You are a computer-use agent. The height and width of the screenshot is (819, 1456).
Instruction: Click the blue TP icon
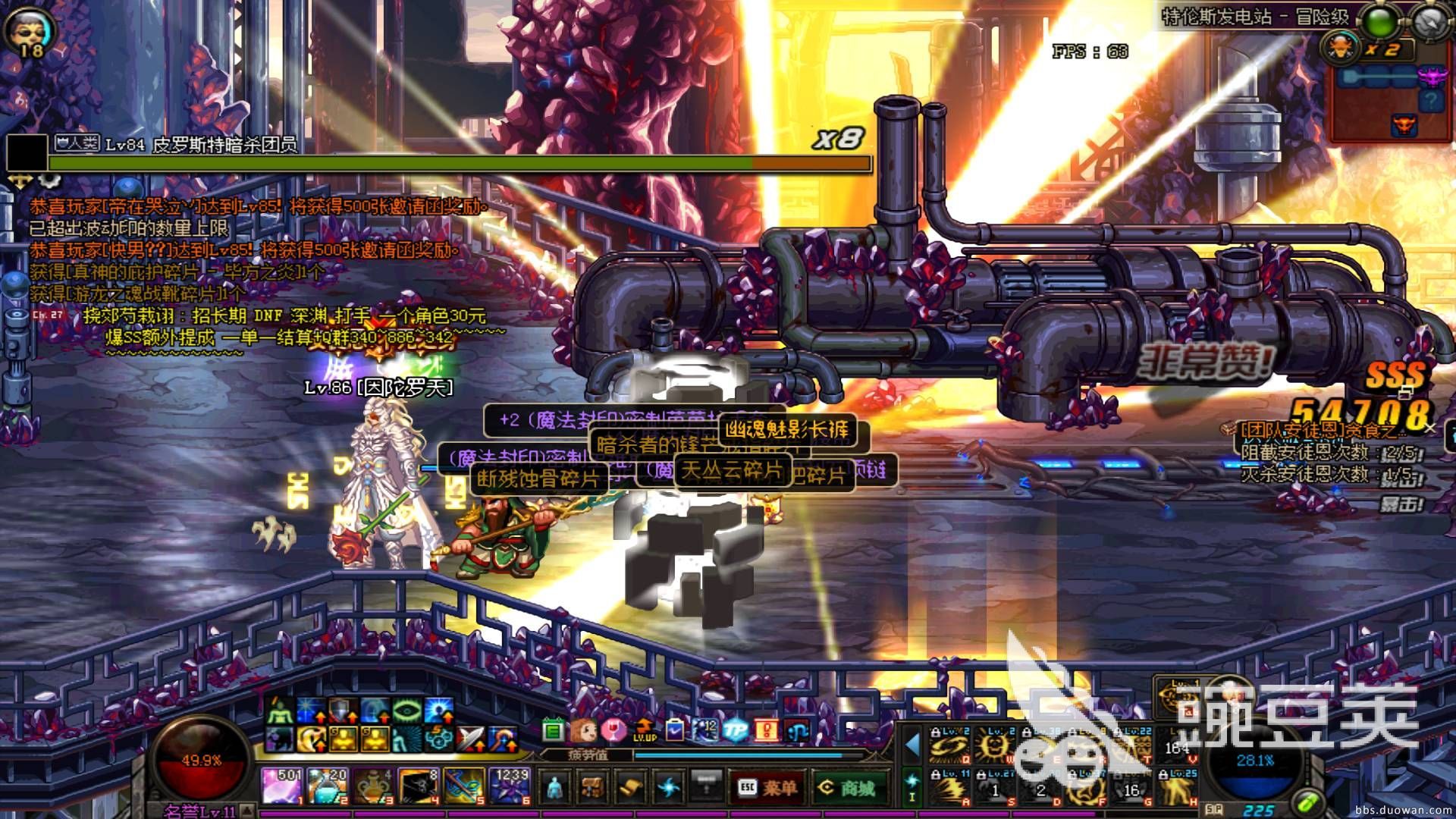coord(735,730)
